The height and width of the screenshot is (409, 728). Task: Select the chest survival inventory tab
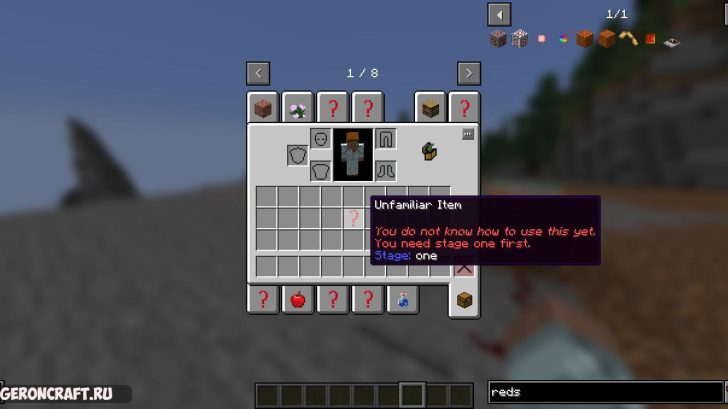coord(464,298)
